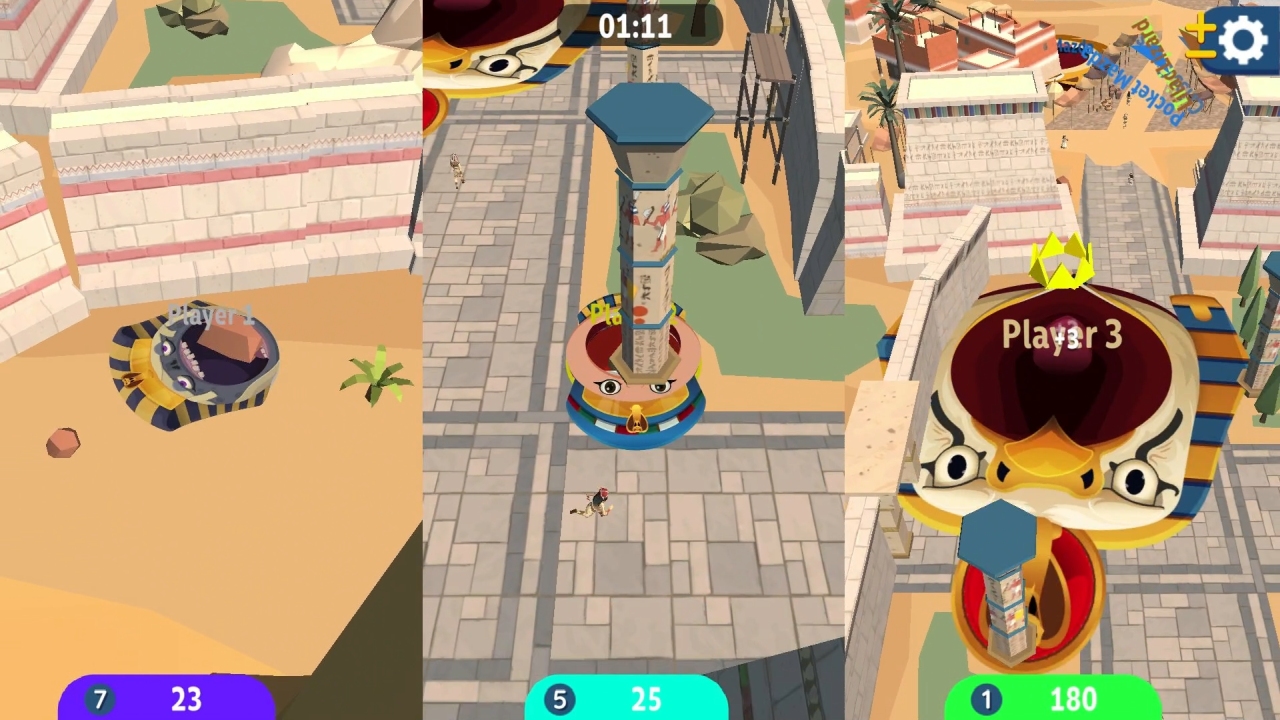Click the yellow minus zoom-out icon
Image resolution: width=1280 pixels, height=720 pixels.
point(1200,52)
